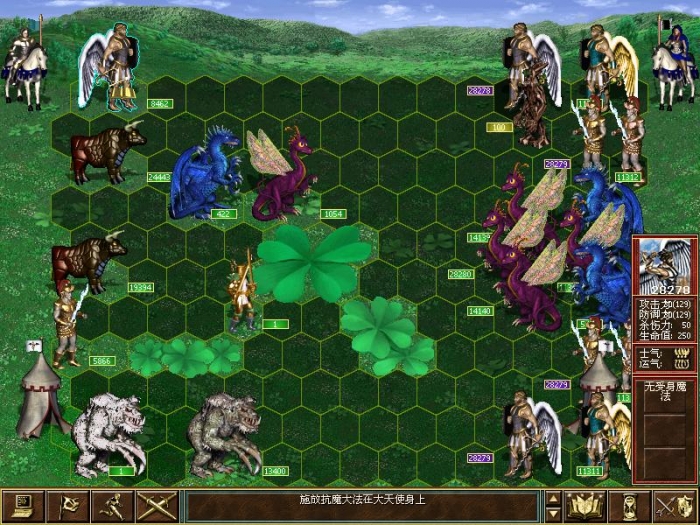Retreat with the running man button
Screen dimensions: 700x525
[113, 506]
